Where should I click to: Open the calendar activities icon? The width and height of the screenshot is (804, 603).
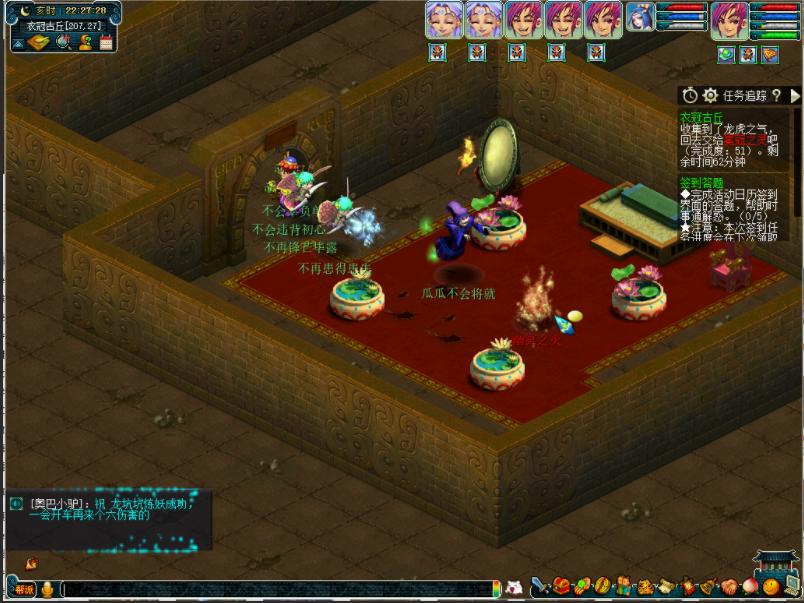pos(106,42)
